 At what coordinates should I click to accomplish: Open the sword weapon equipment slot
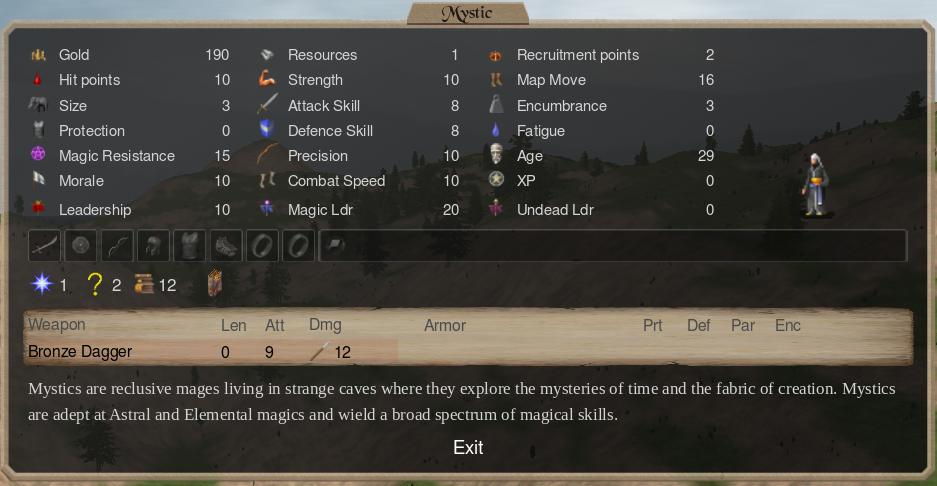pos(45,246)
